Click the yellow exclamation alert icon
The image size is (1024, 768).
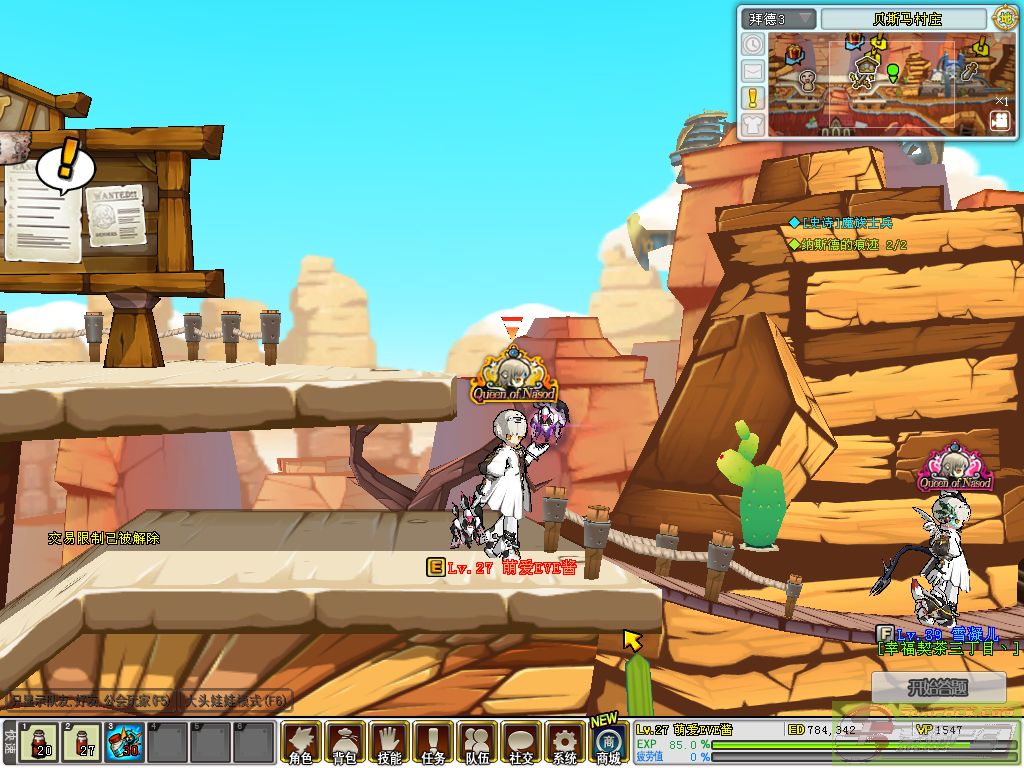pyautogui.click(x=753, y=98)
